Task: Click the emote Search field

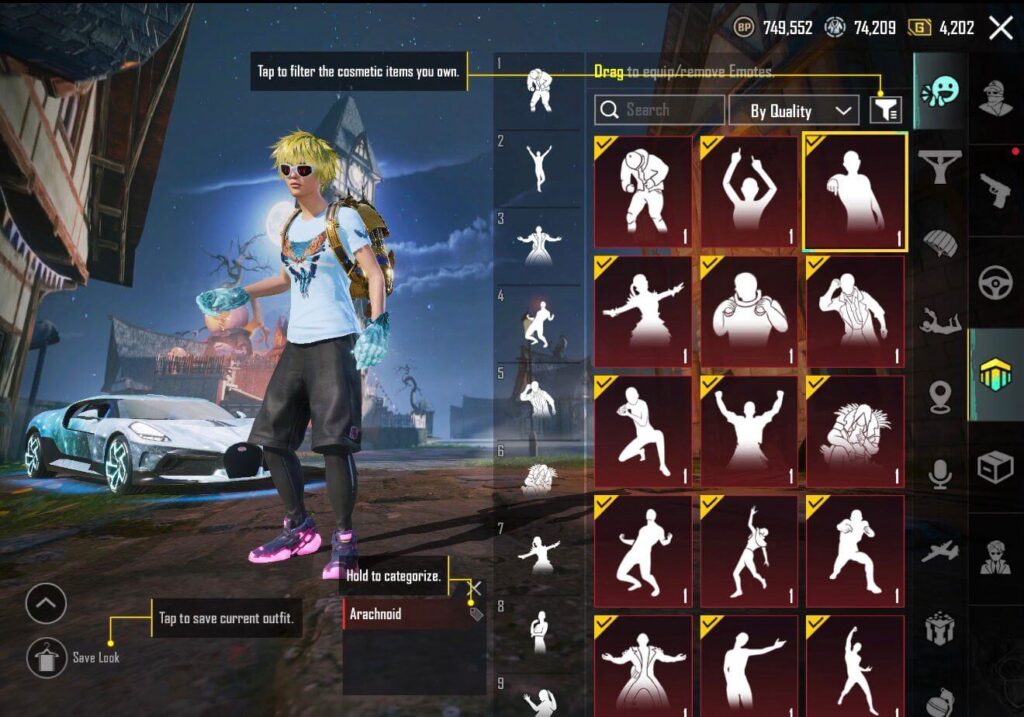Action: (x=659, y=110)
